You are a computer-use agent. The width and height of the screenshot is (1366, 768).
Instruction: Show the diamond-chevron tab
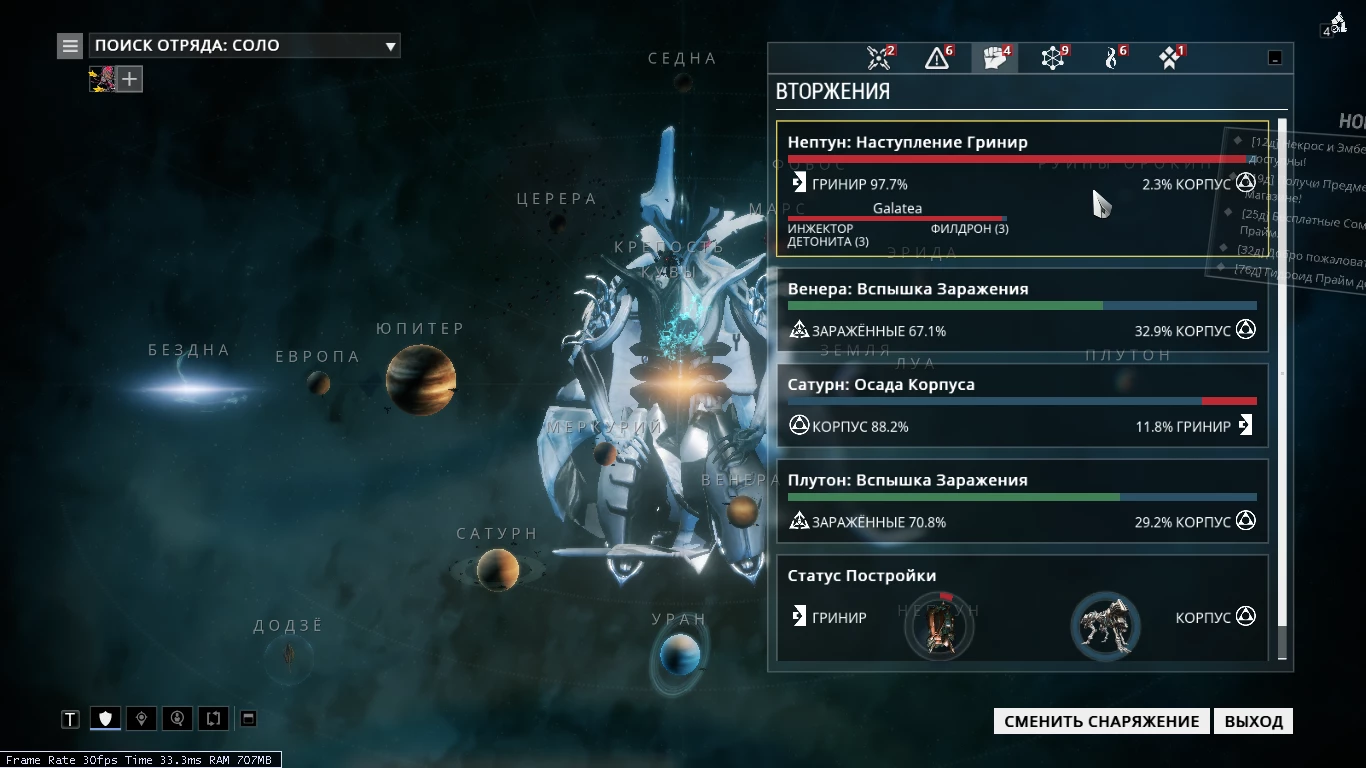tap(1169, 58)
